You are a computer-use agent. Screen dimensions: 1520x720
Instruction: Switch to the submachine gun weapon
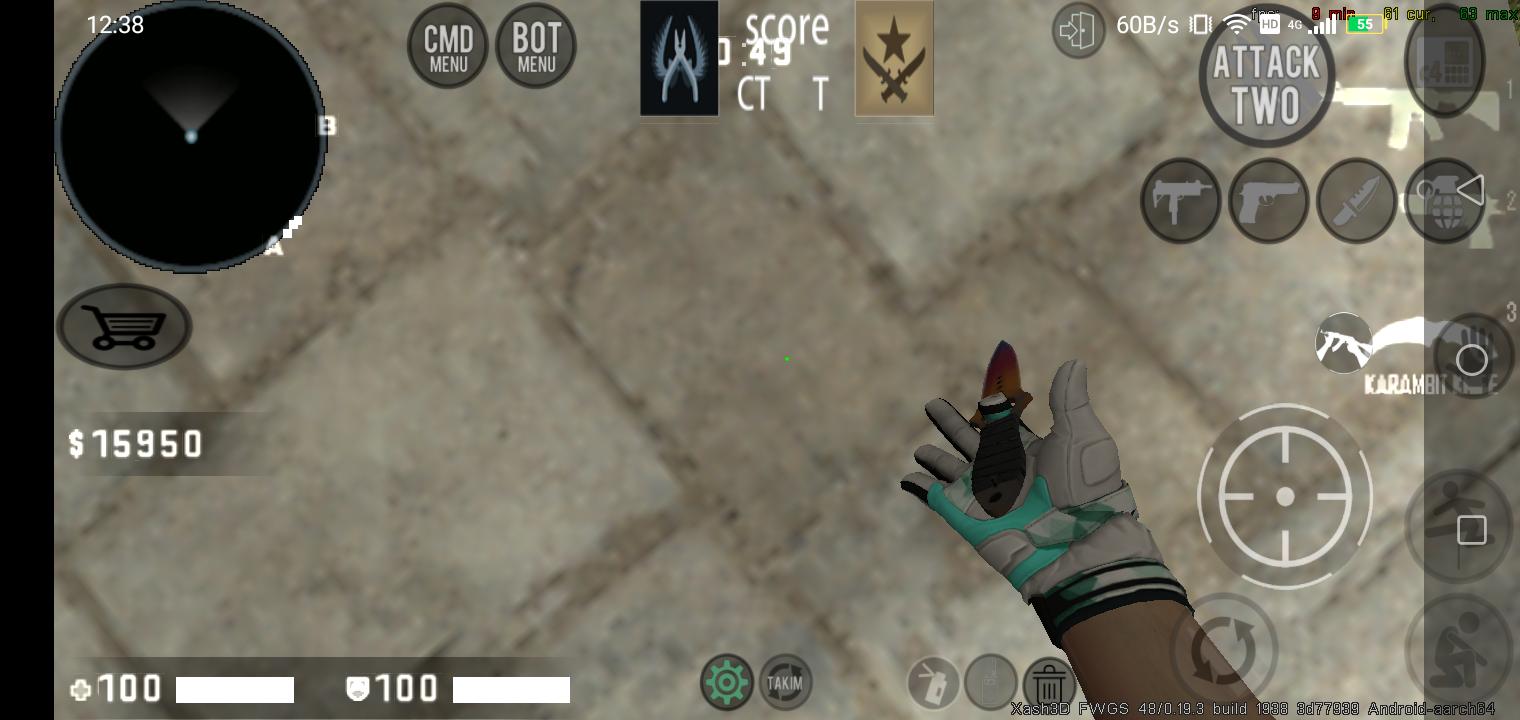coord(1180,200)
